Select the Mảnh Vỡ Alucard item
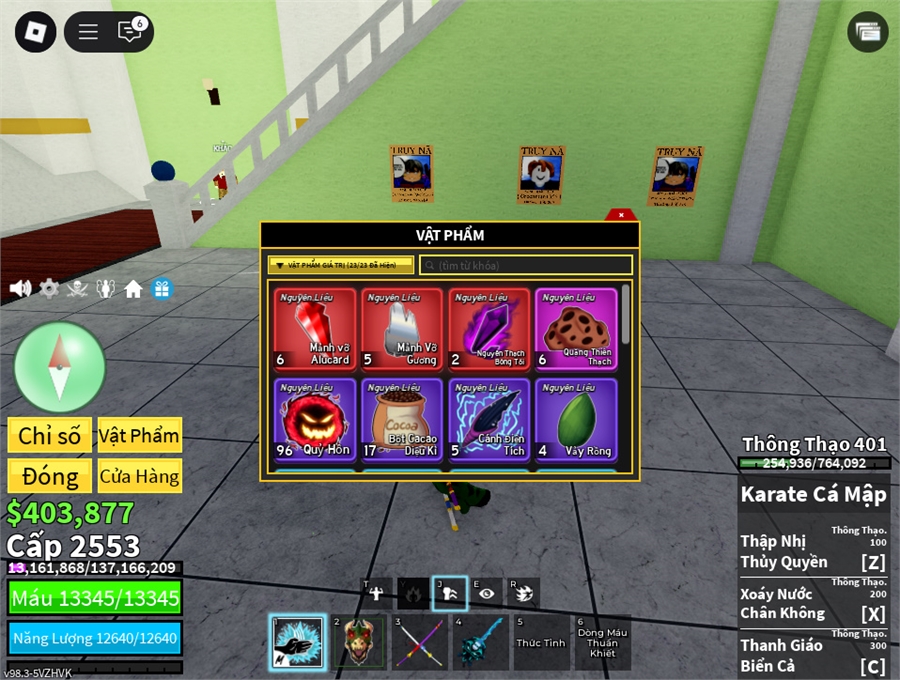The width and height of the screenshot is (900, 680). coord(314,329)
